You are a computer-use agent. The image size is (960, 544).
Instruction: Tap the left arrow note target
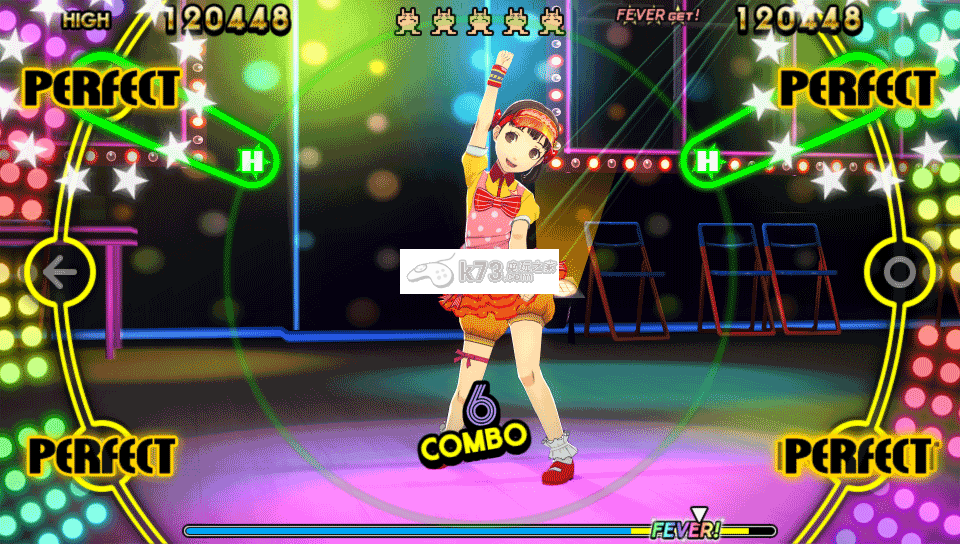[x=60, y=272]
